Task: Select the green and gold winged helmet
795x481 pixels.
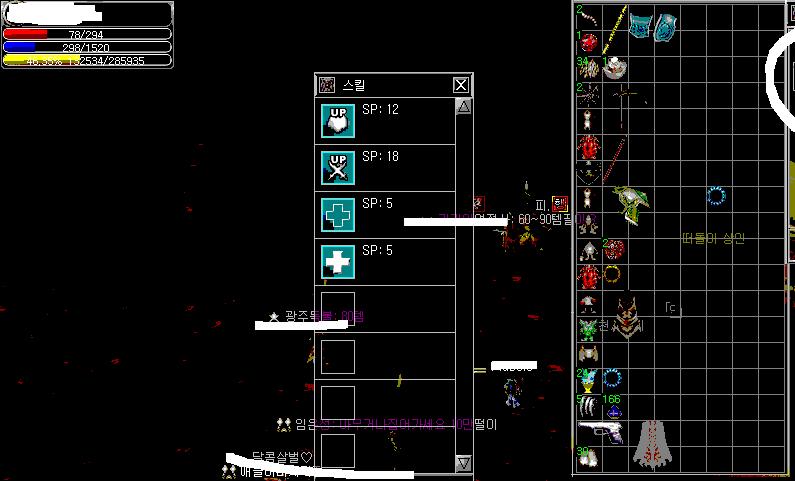Action: point(632,204)
